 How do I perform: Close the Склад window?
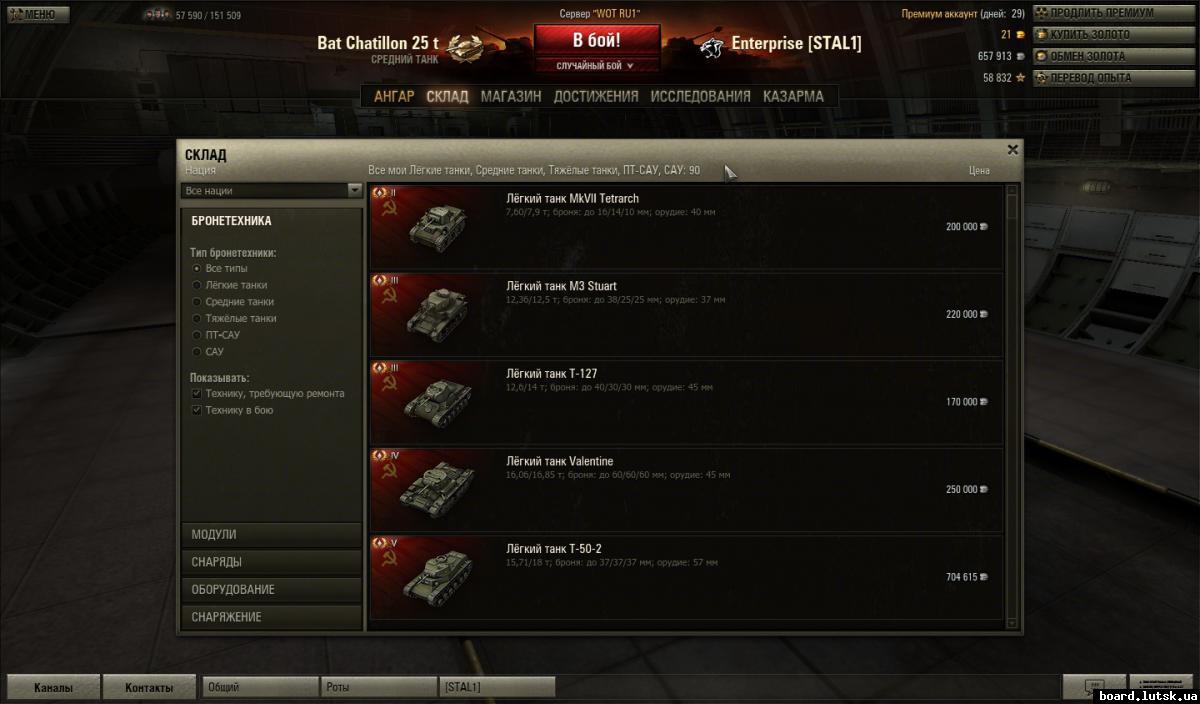click(1012, 150)
